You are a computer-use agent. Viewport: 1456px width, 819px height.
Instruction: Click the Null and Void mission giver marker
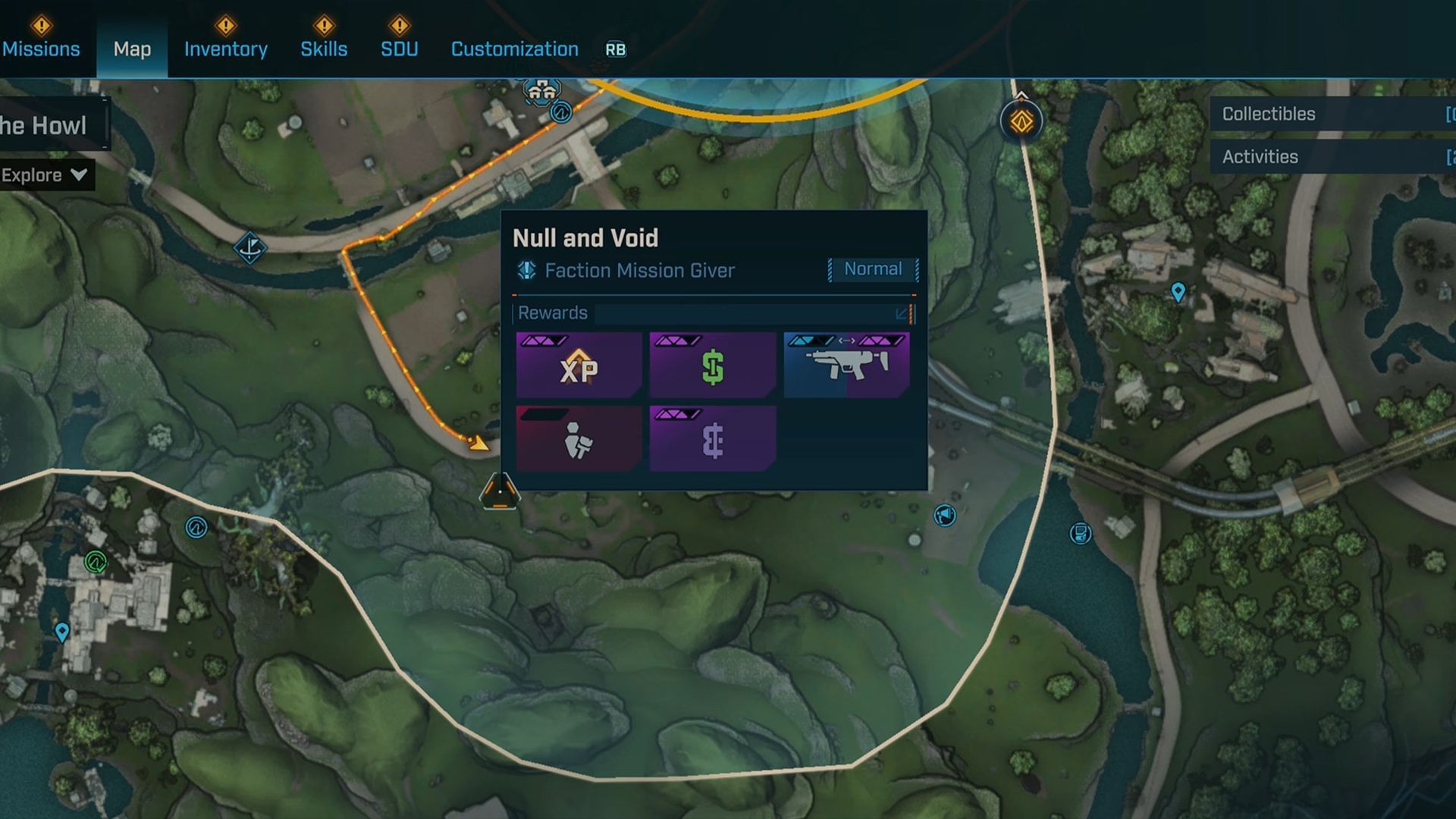(x=500, y=492)
